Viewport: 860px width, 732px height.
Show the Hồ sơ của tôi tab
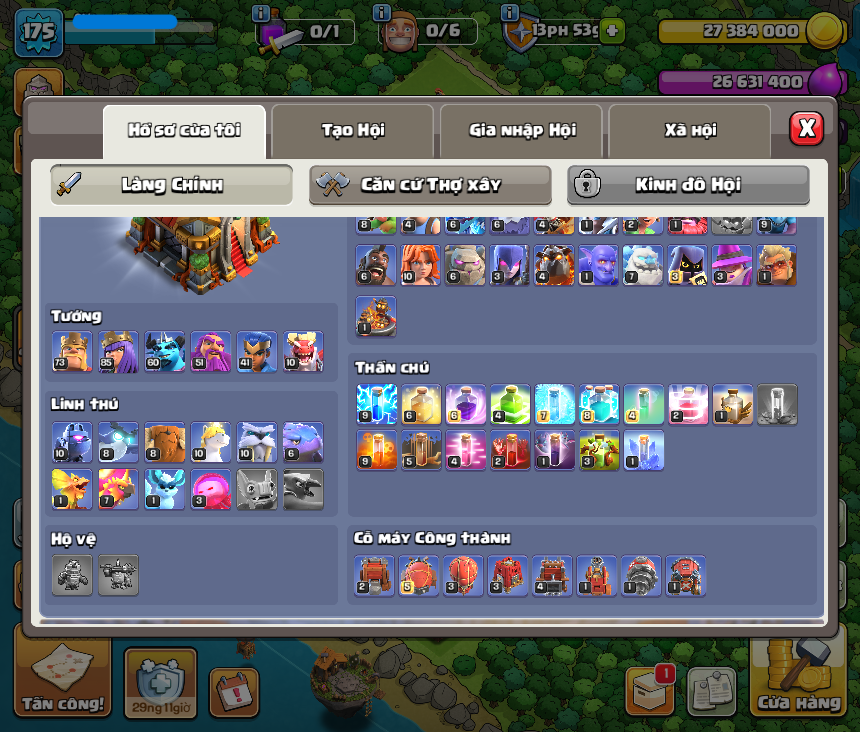(184, 130)
